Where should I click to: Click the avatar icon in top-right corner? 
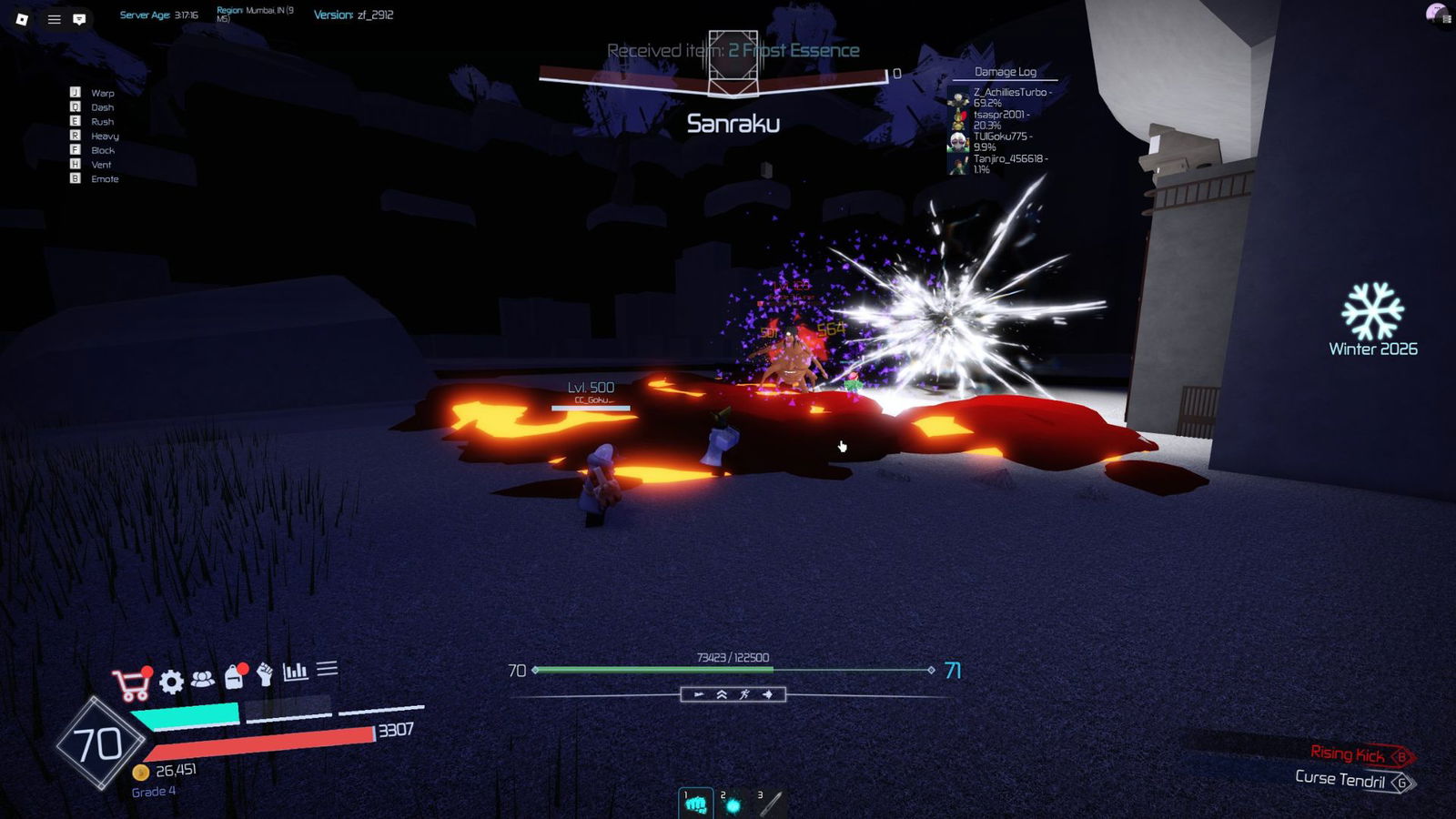[x=1436, y=15]
